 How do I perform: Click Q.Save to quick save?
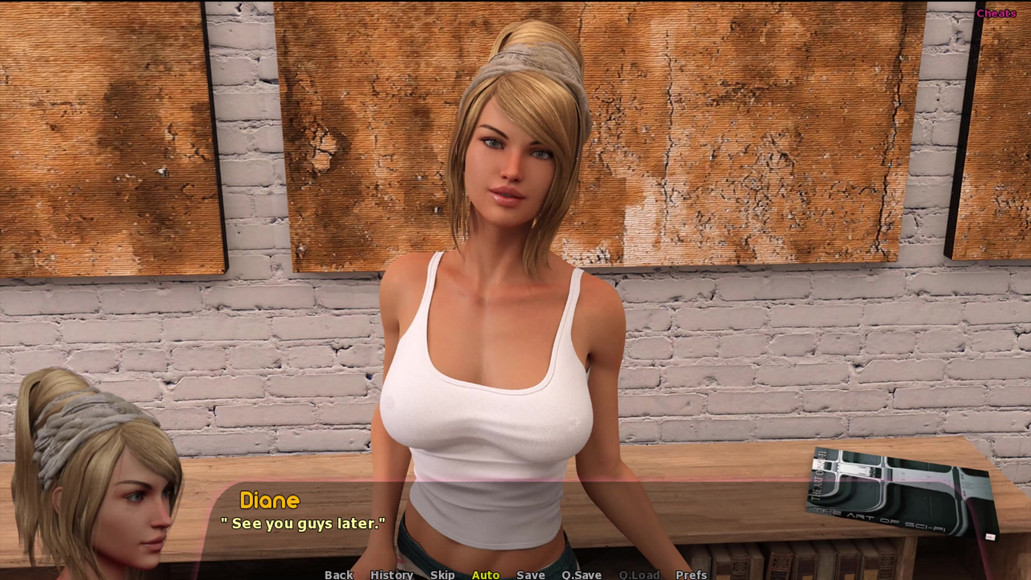[581, 574]
